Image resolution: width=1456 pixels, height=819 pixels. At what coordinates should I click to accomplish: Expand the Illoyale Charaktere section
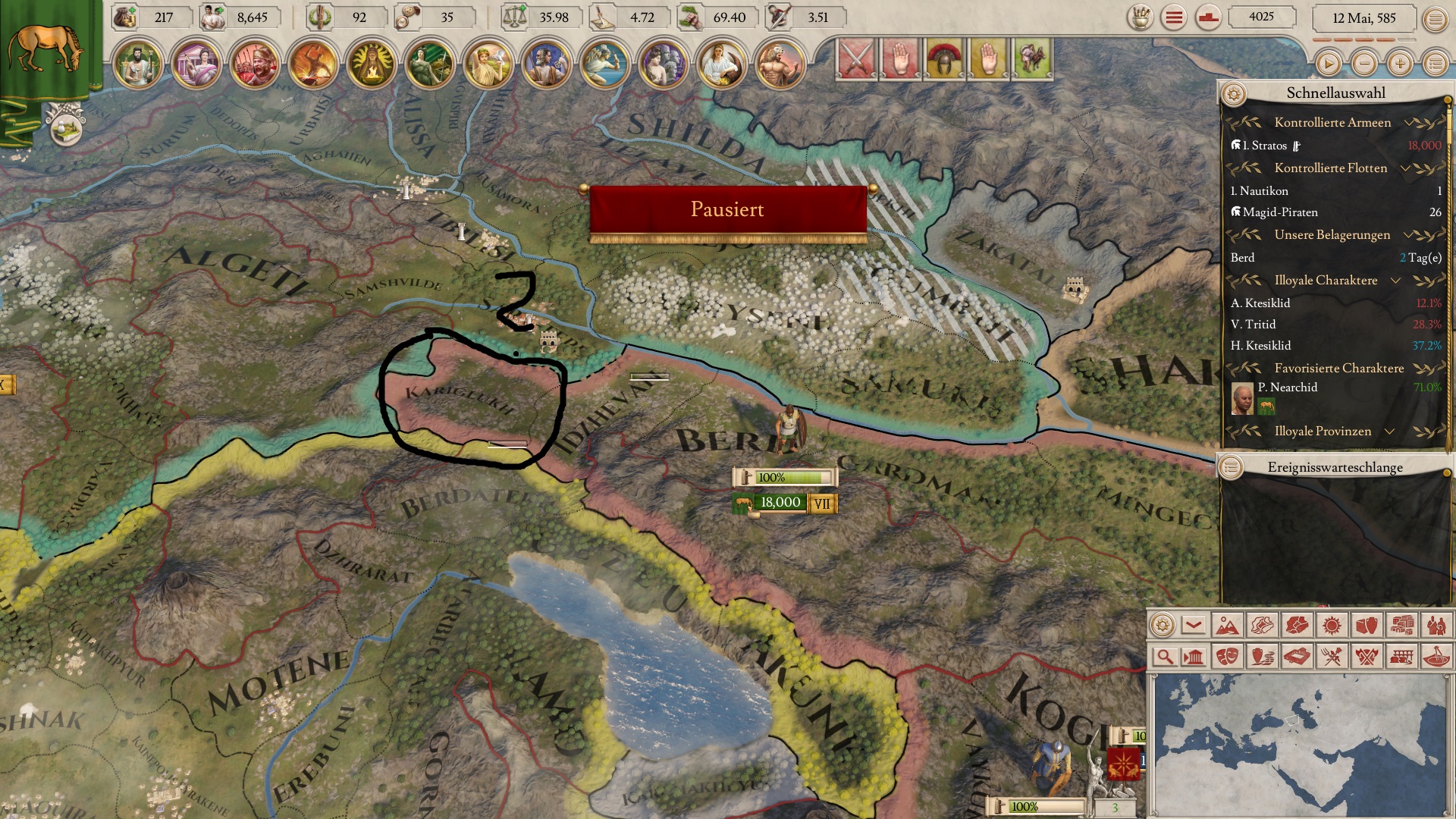coord(1395,281)
